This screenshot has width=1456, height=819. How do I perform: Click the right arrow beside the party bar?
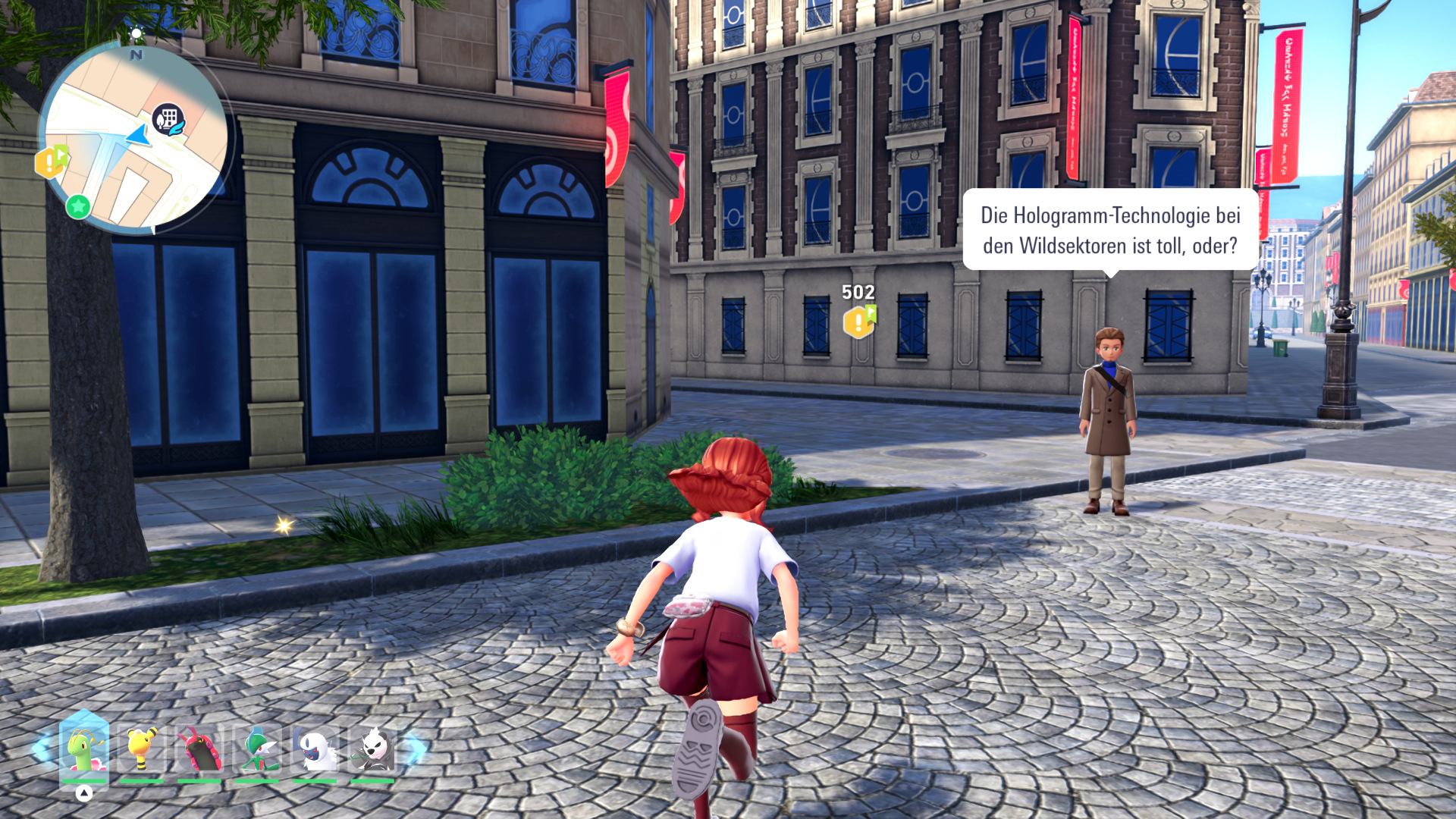(416, 748)
